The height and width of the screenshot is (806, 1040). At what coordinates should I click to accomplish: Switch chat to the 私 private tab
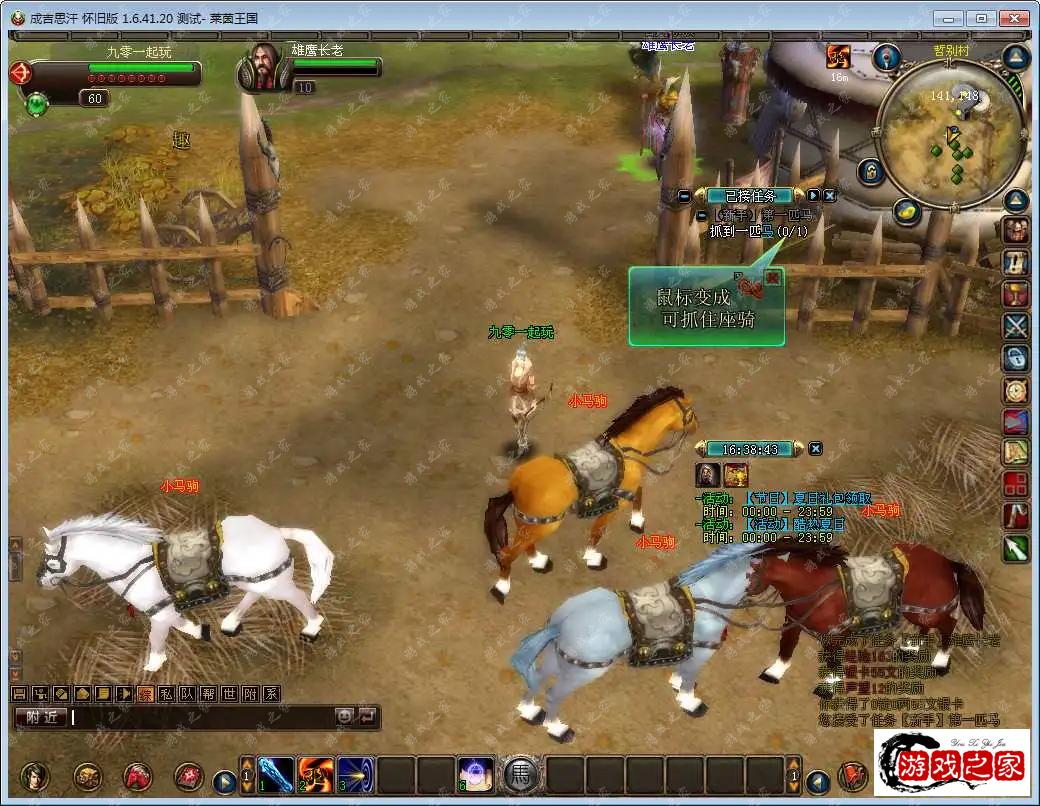[165, 693]
